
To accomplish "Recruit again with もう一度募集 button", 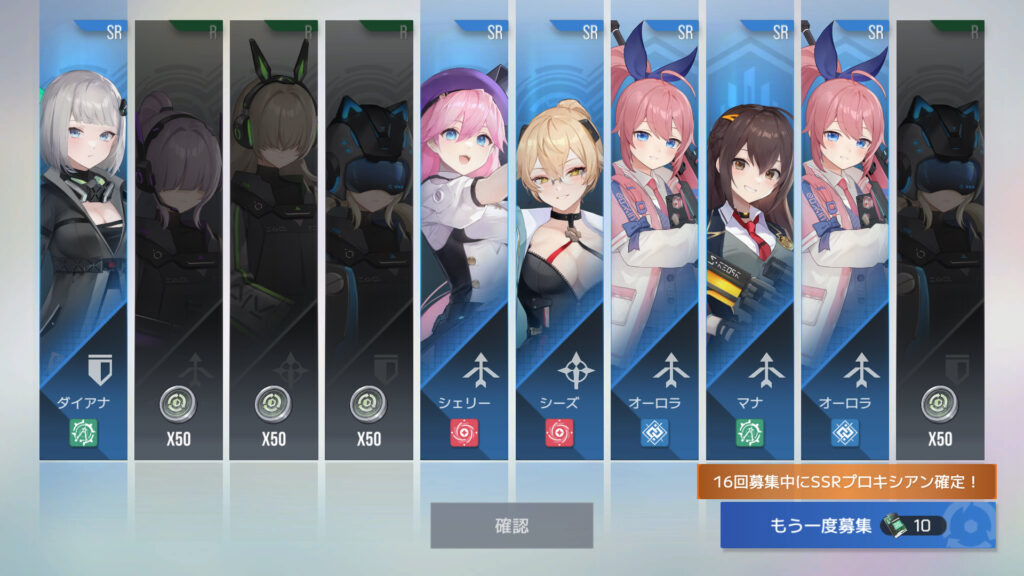I will (x=857, y=526).
